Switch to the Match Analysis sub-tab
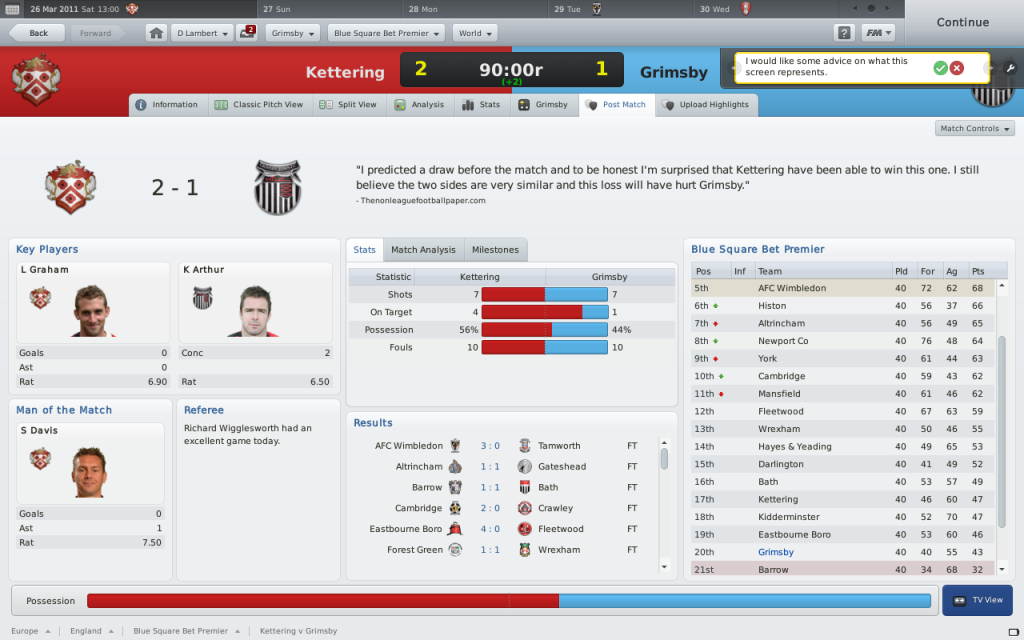 (x=423, y=250)
